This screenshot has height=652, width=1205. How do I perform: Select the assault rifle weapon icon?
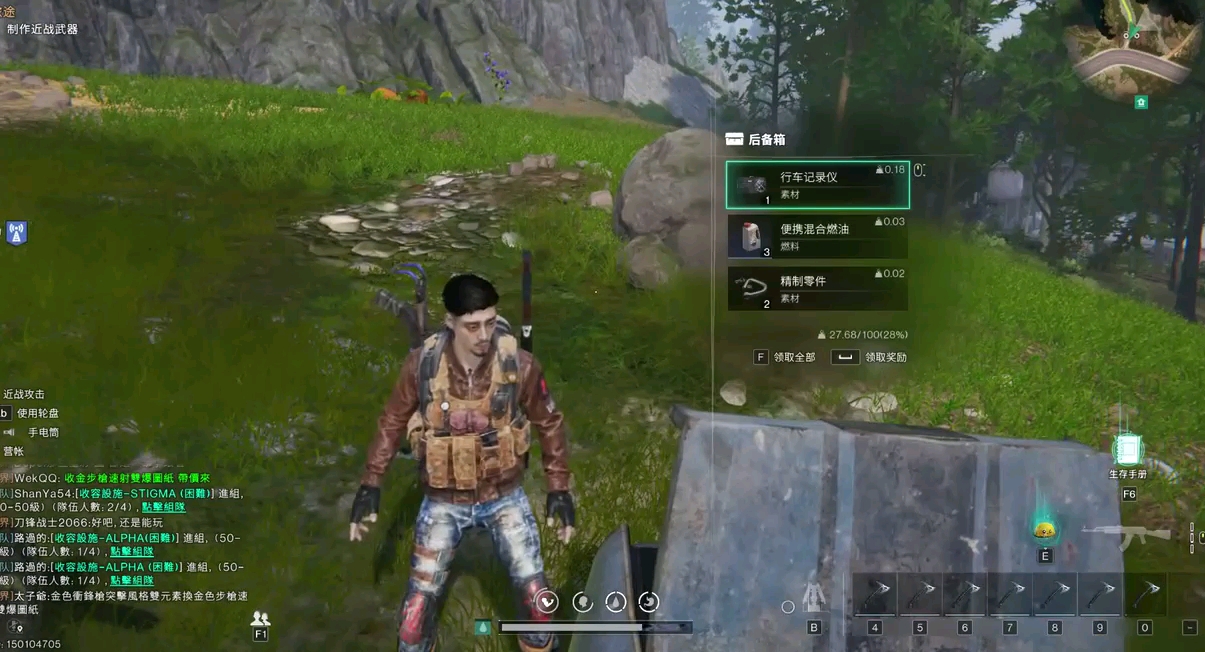(1128, 535)
